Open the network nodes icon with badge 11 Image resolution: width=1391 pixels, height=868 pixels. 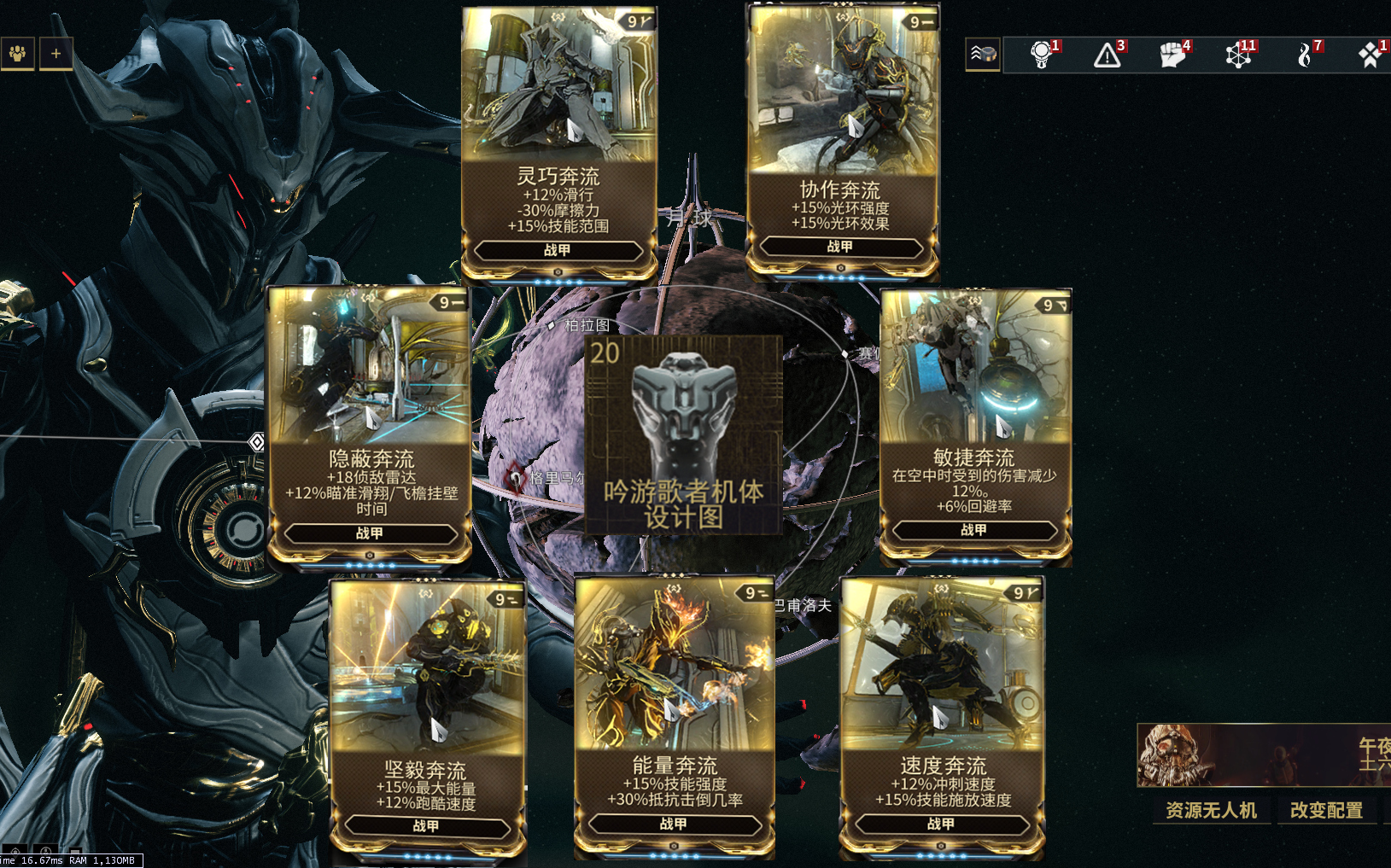point(1238,55)
